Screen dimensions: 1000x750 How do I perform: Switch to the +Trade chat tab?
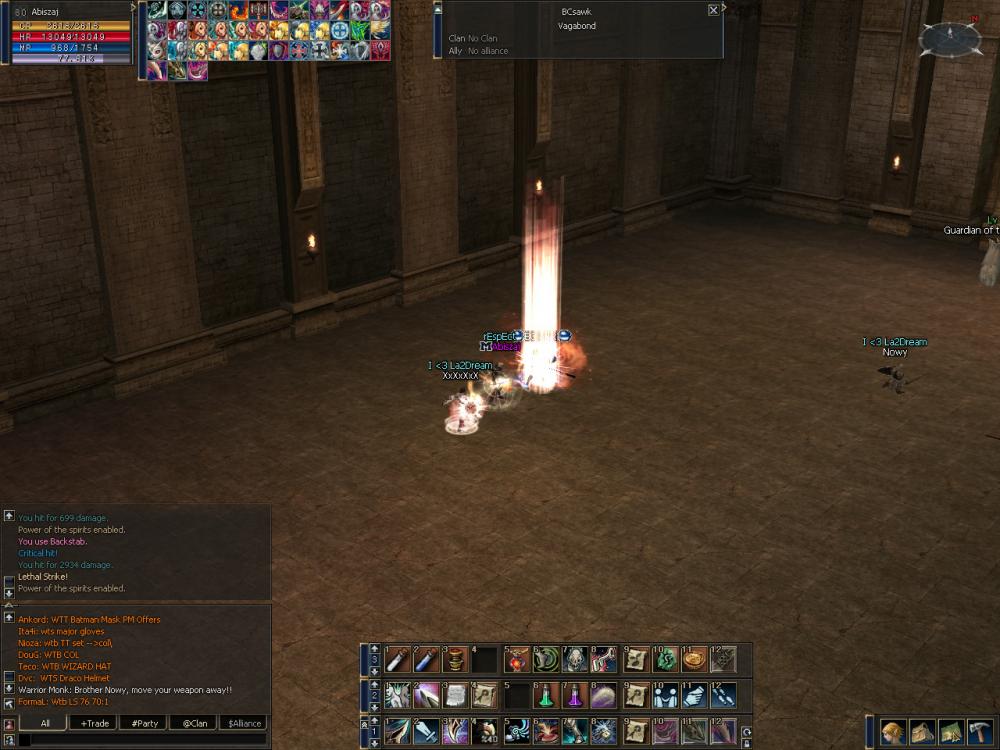96,723
